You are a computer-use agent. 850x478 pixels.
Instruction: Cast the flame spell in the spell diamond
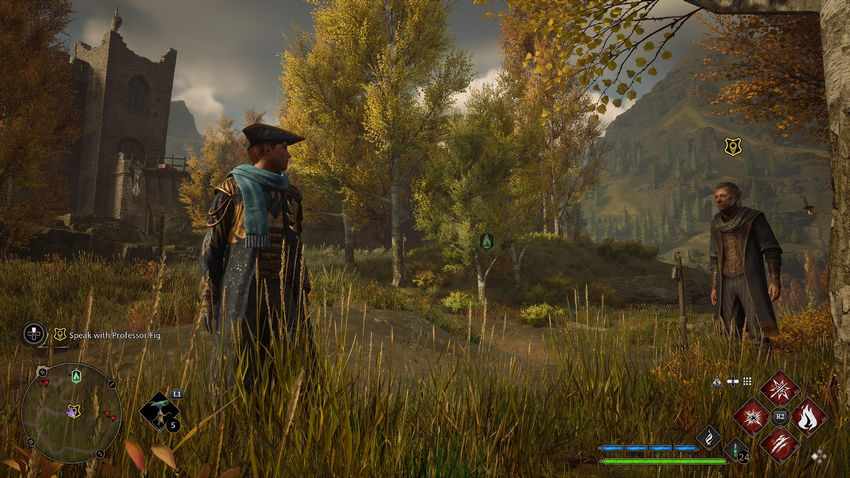pos(808,416)
